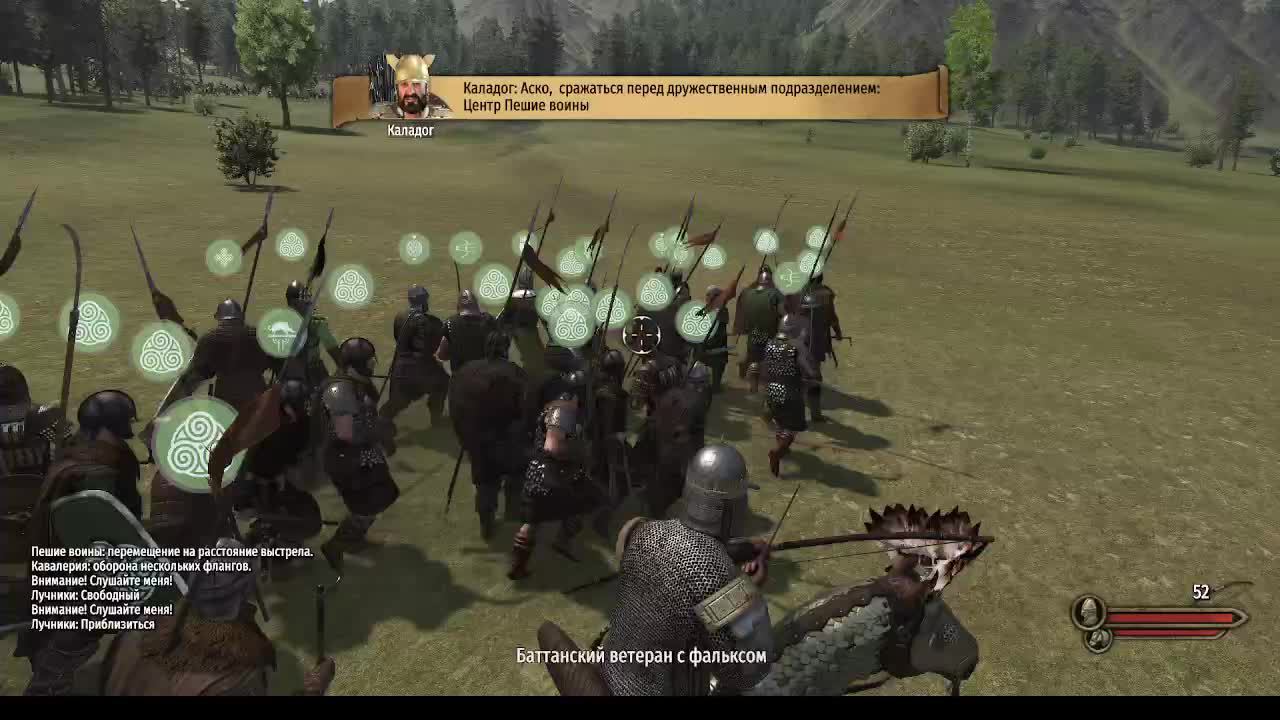The height and width of the screenshot is (720, 1280).
Task: Click the horse head icon below the health bar
Action: (x=1099, y=639)
